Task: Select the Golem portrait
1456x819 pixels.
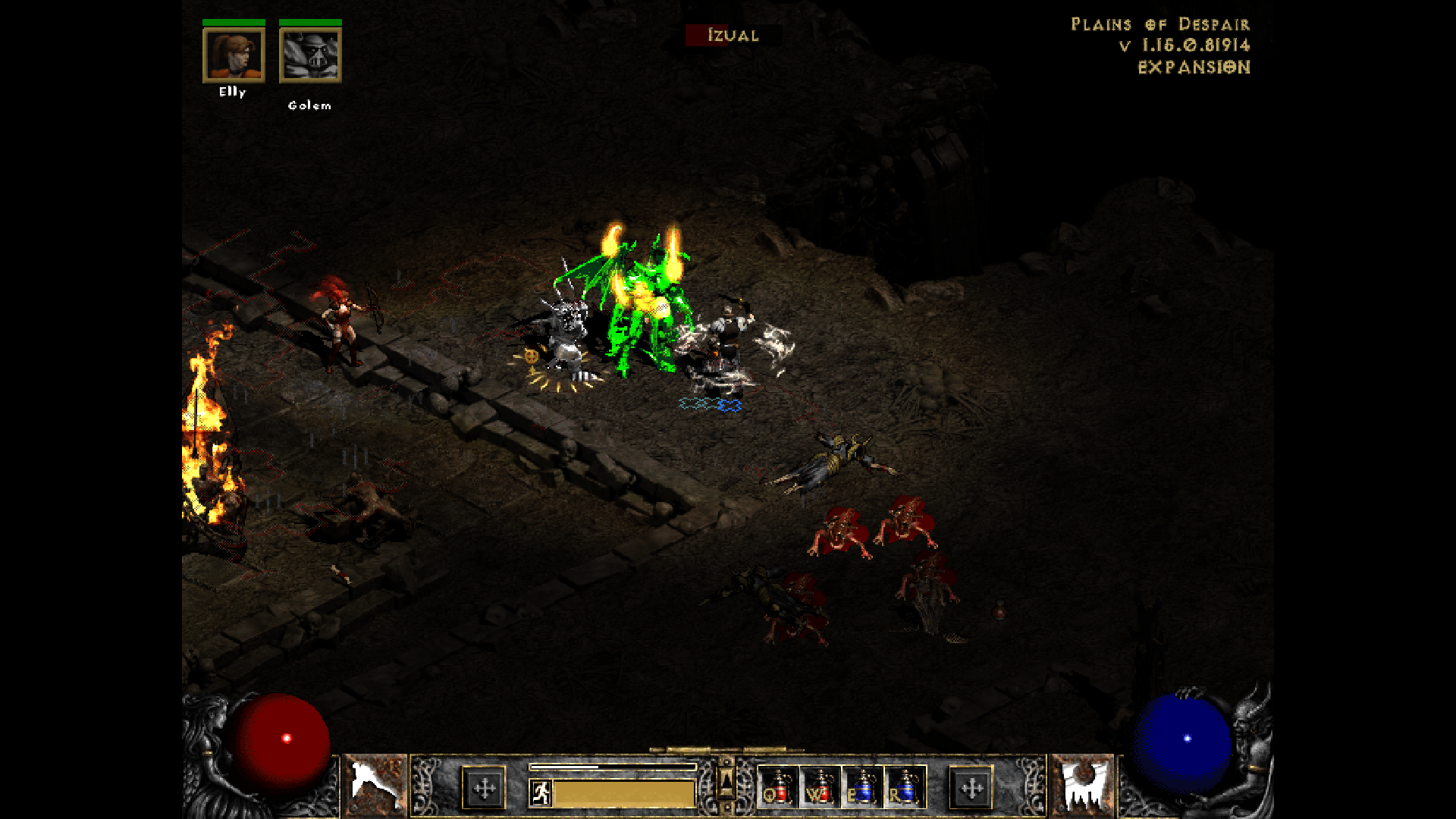Action: [x=310, y=55]
